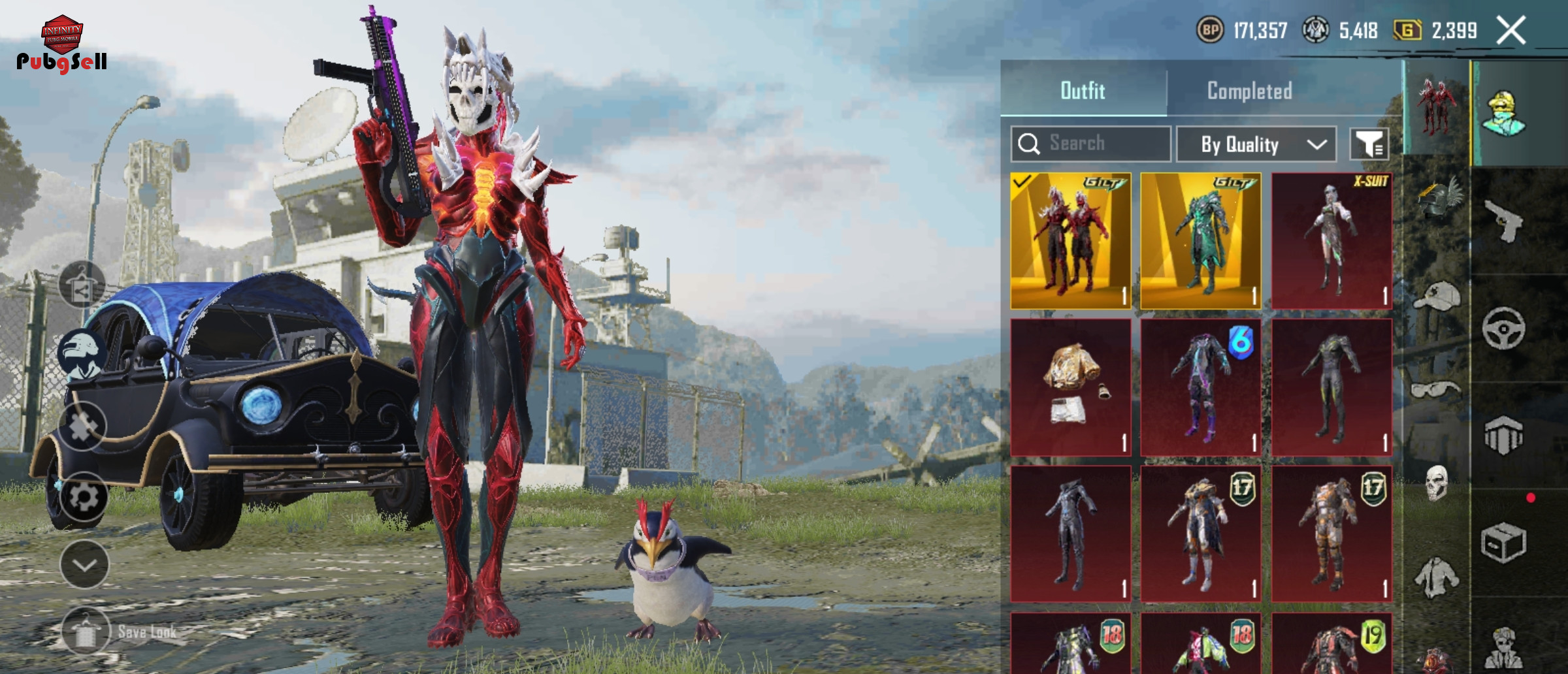Select the Outfit tab
Viewport: 1568px width, 674px height.
point(1083,91)
